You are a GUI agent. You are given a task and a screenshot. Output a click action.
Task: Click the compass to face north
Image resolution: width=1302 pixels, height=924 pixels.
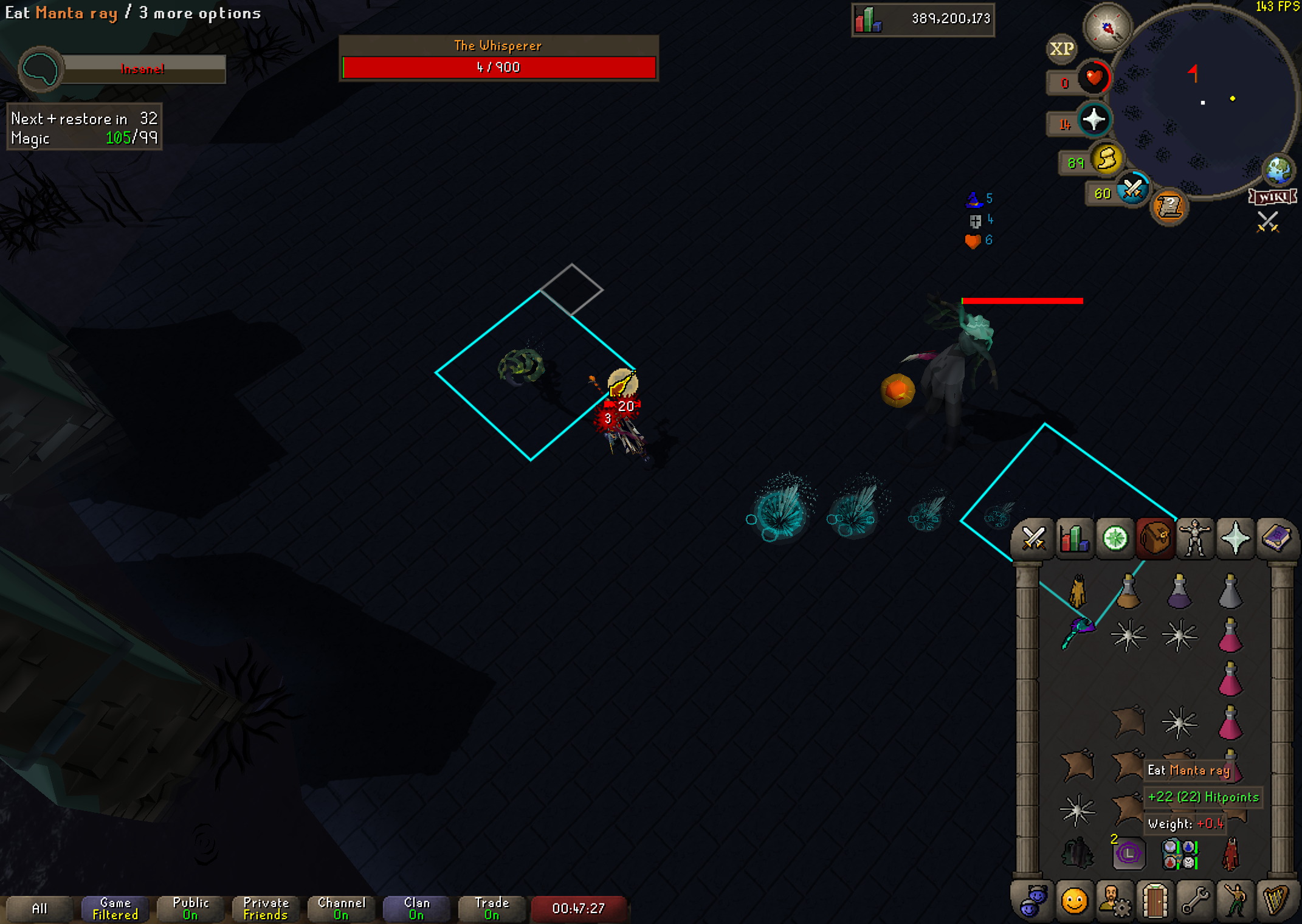[1107, 27]
